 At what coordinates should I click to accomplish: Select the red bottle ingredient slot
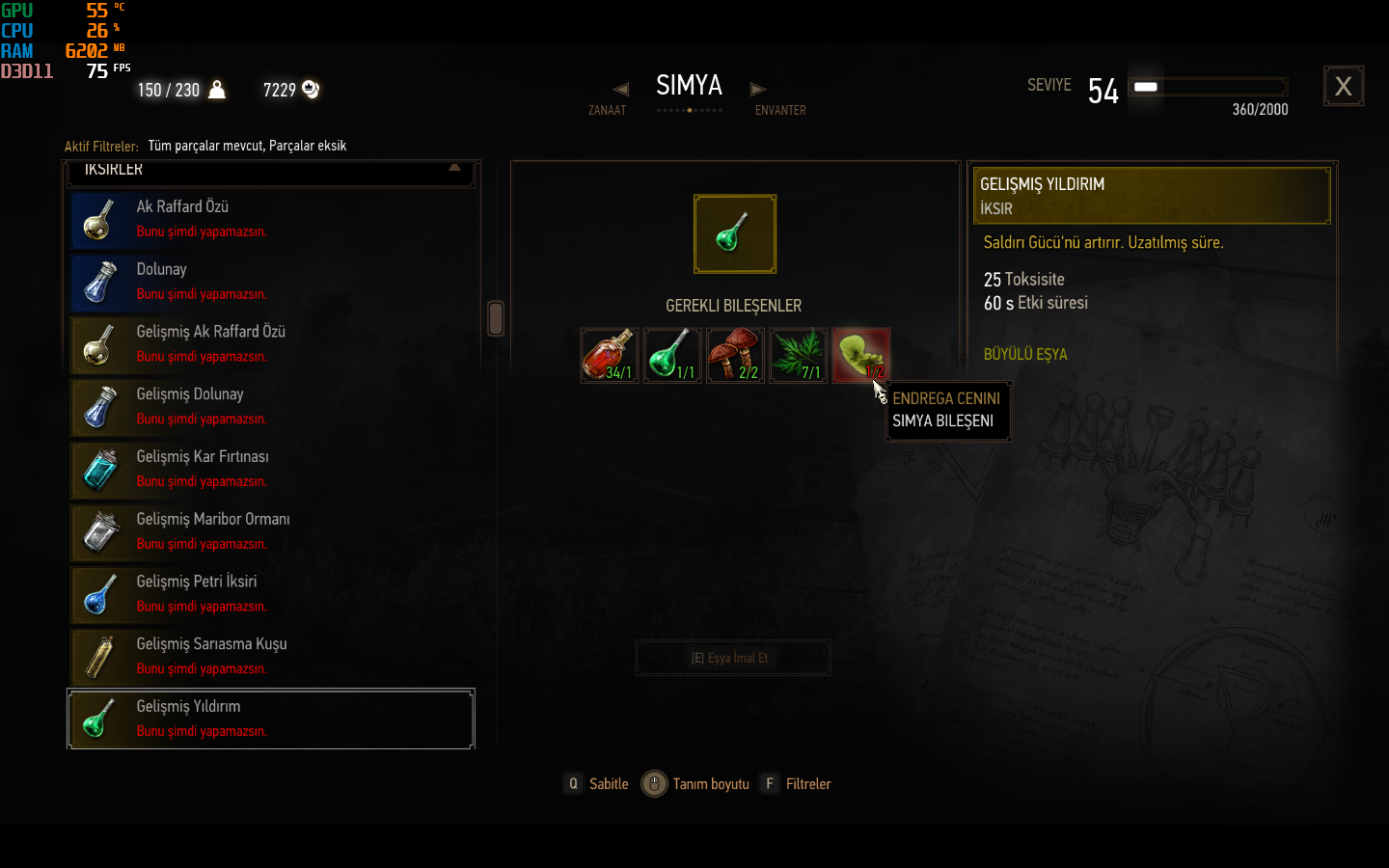coord(609,355)
